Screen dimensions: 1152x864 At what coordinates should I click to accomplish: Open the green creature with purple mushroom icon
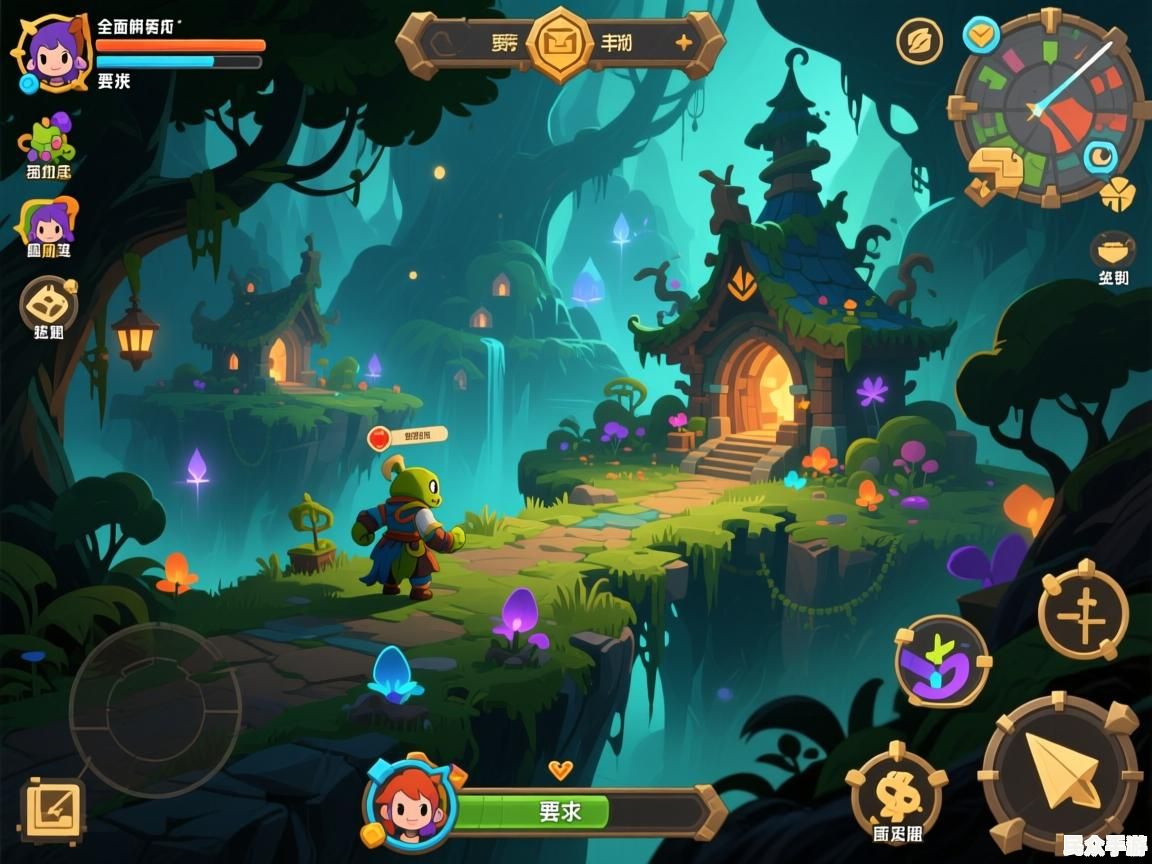point(47,140)
